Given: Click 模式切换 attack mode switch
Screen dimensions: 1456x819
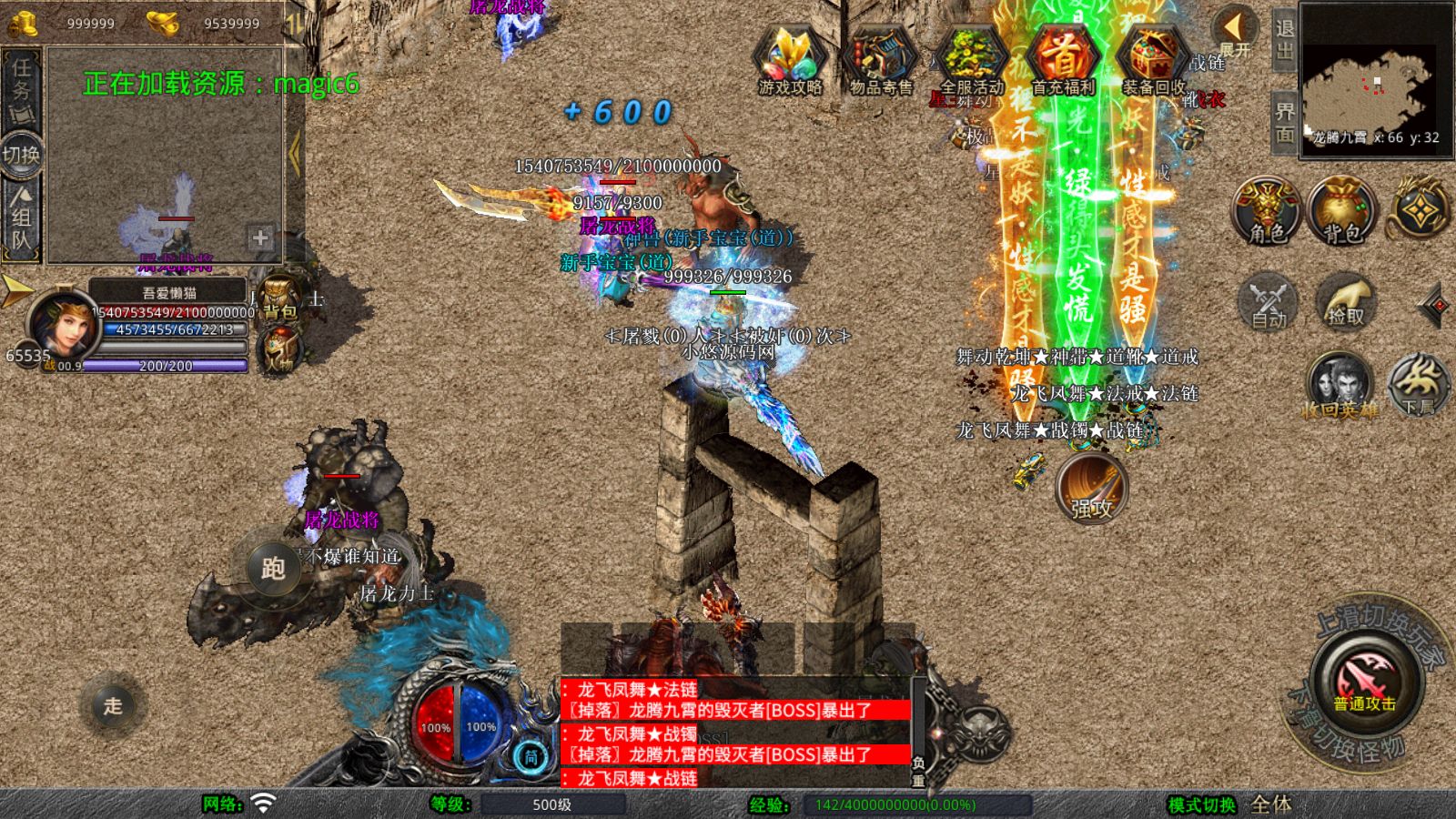Looking at the screenshot, I should (1202, 804).
